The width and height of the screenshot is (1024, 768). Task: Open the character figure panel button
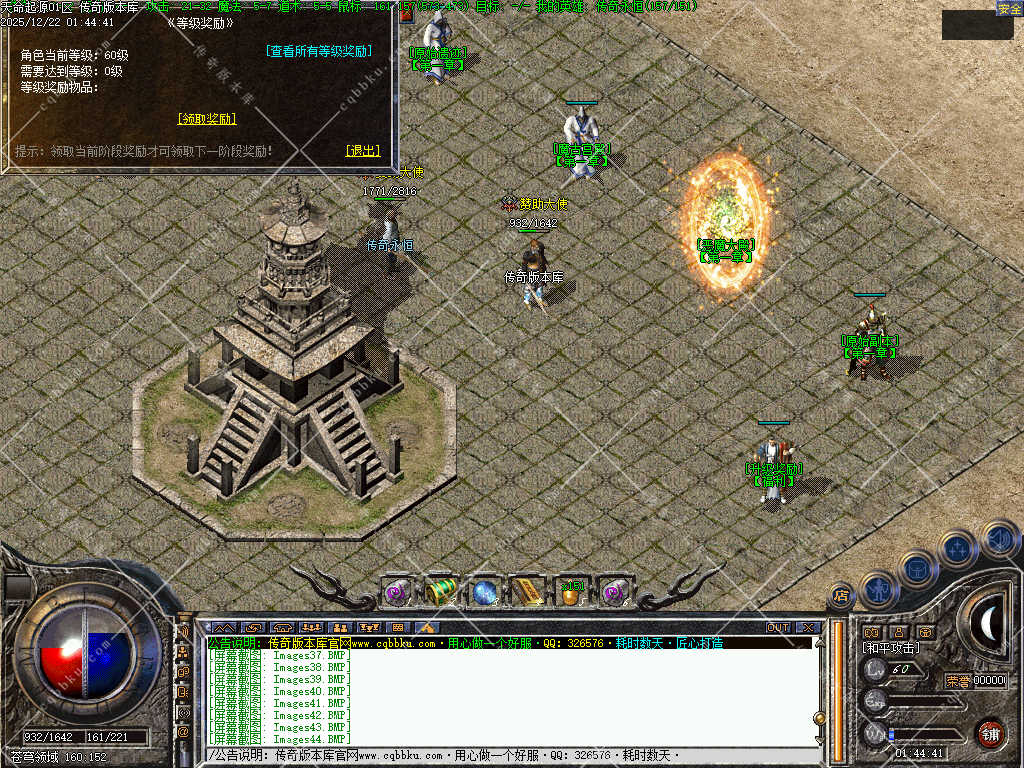pos(879,587)
